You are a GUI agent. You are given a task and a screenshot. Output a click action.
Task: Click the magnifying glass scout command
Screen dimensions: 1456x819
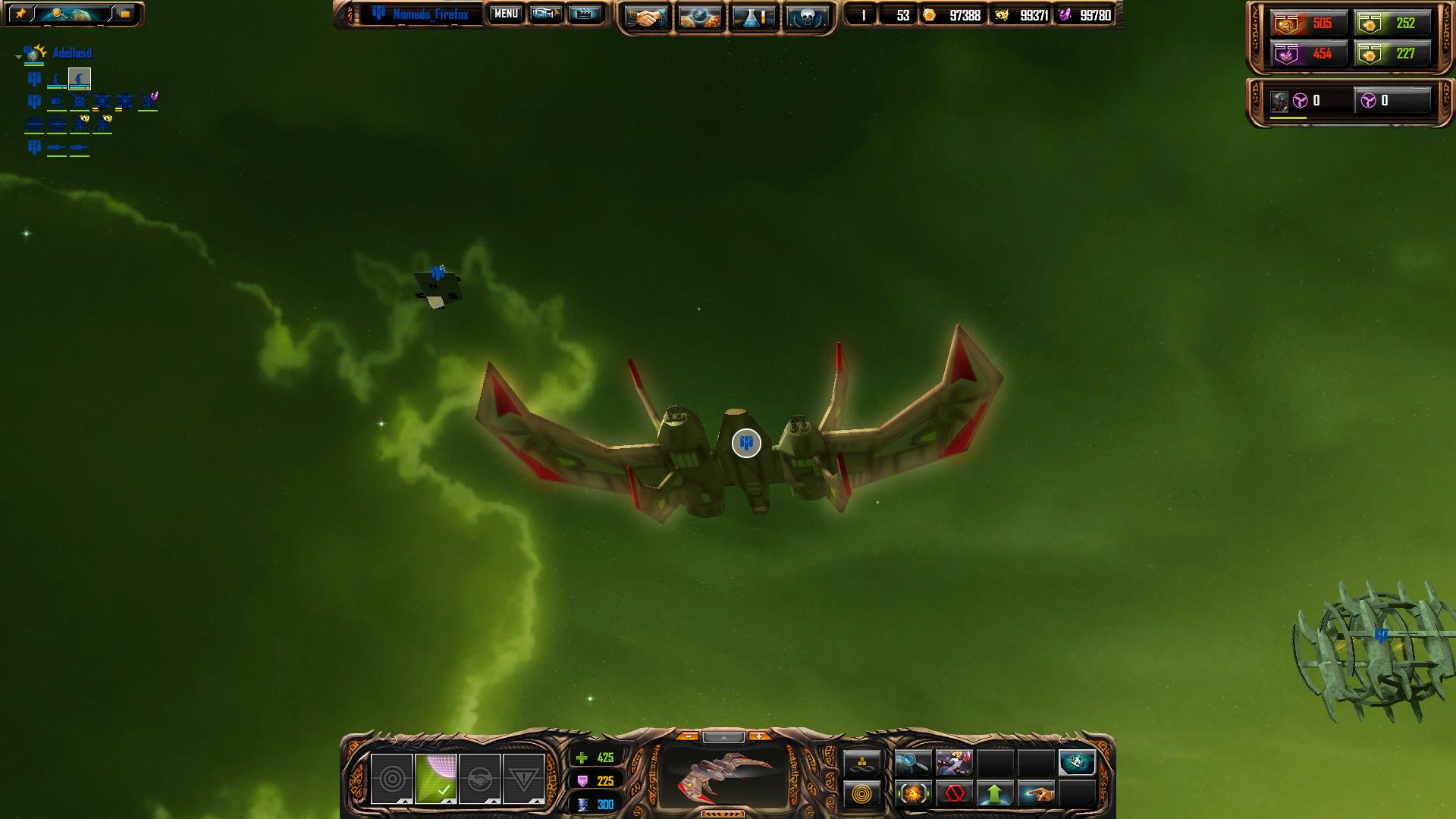(x=913, y=763)
